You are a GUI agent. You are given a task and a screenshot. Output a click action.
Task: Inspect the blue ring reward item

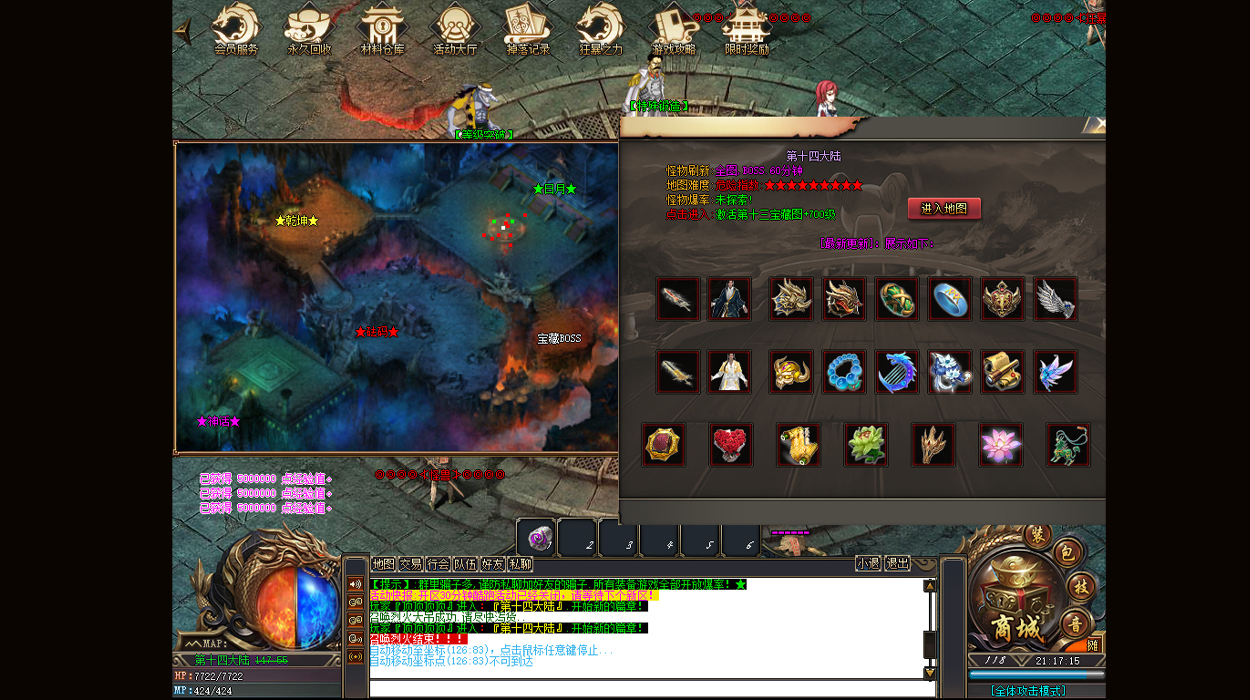tap(950, 299)
